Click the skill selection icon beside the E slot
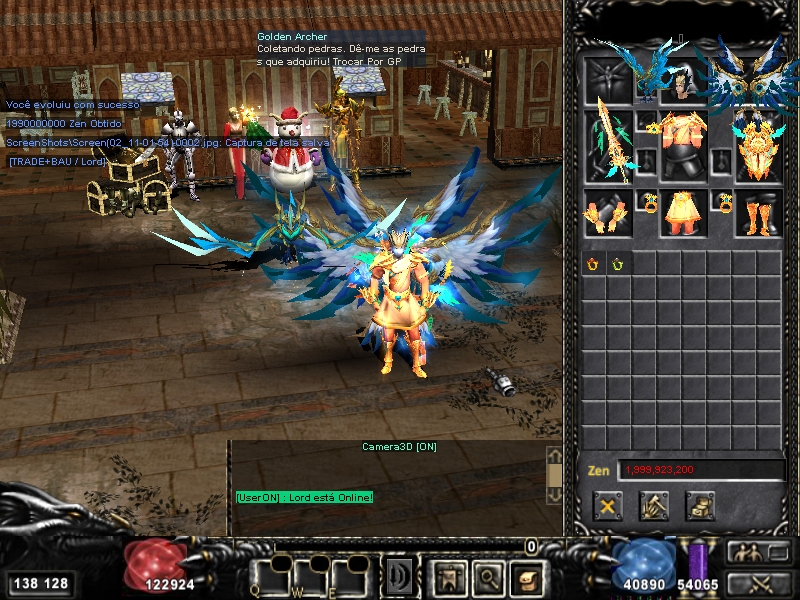This screenshot has height=600, width=800. point(400,577)
